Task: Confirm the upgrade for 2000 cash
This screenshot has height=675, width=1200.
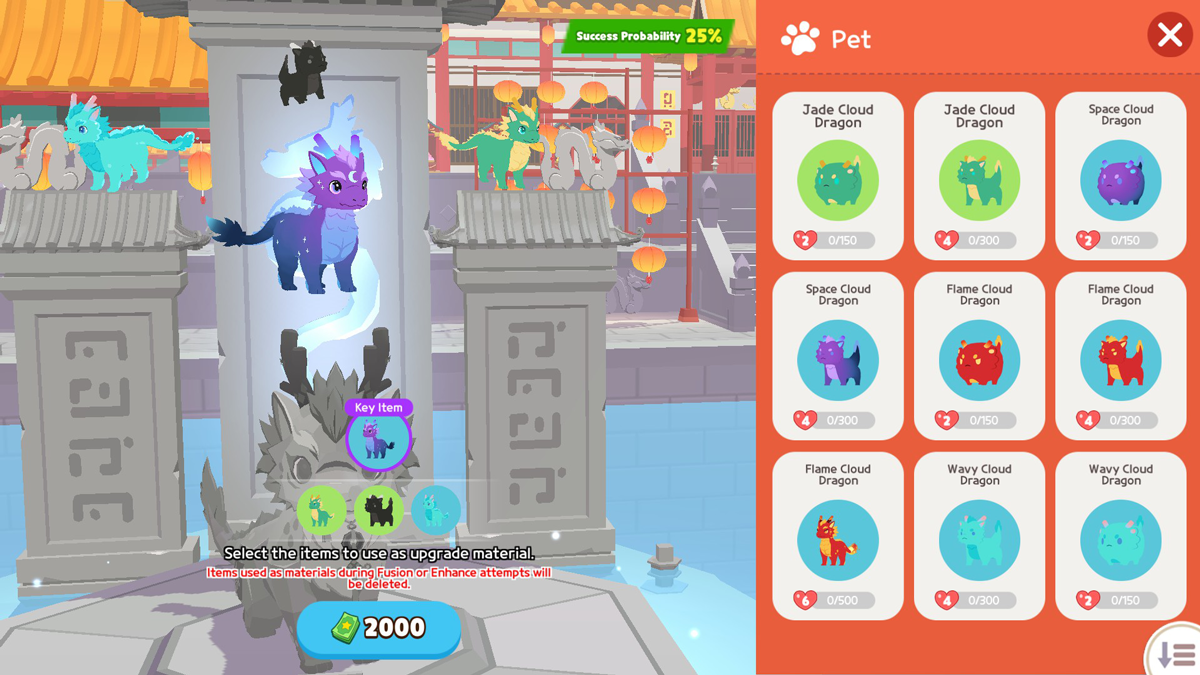Action: pyautogui.click(x=379, y=628)
